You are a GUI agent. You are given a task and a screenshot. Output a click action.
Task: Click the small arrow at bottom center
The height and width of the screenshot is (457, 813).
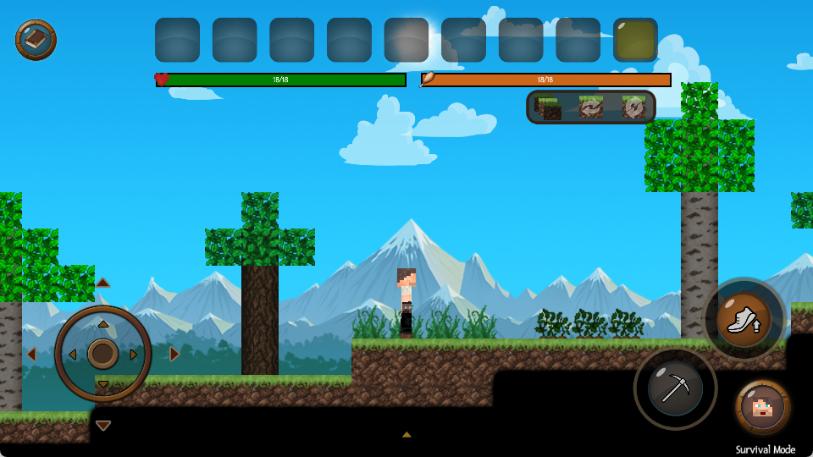click(406, 435)
